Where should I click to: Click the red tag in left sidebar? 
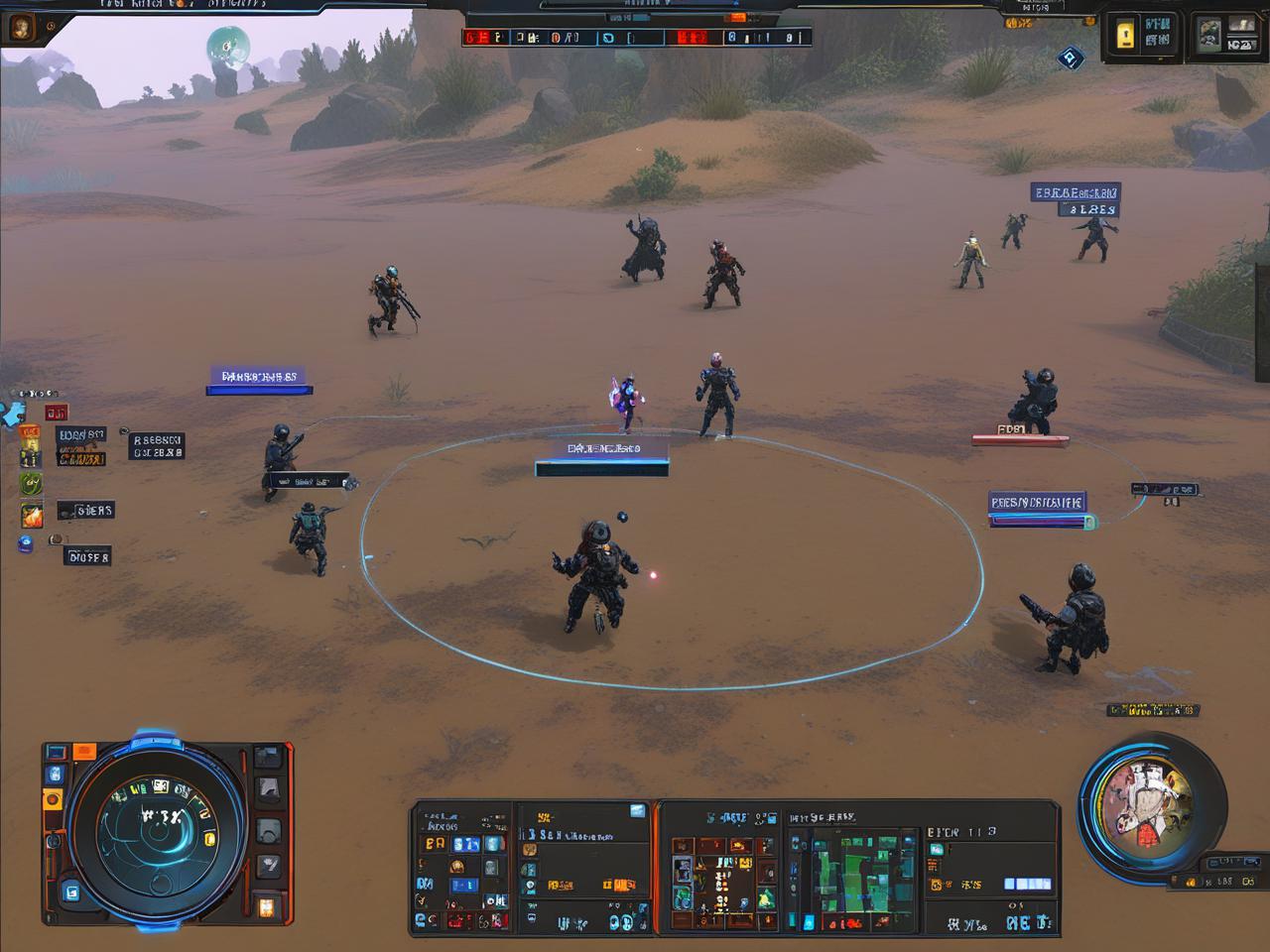pos(57,413)
